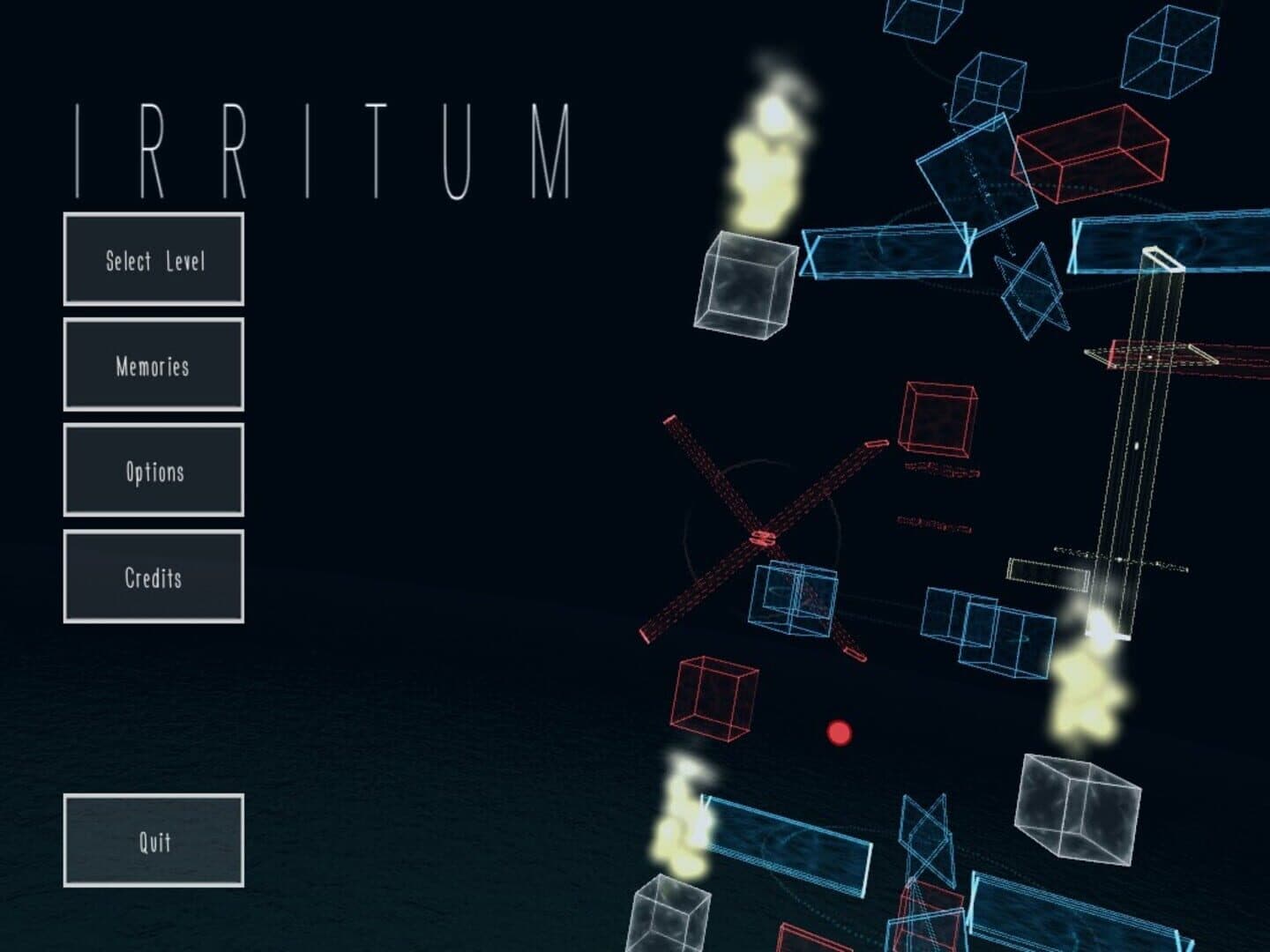
Task: Click the white cube at bottom right corner area
Action: (1078, 809)
